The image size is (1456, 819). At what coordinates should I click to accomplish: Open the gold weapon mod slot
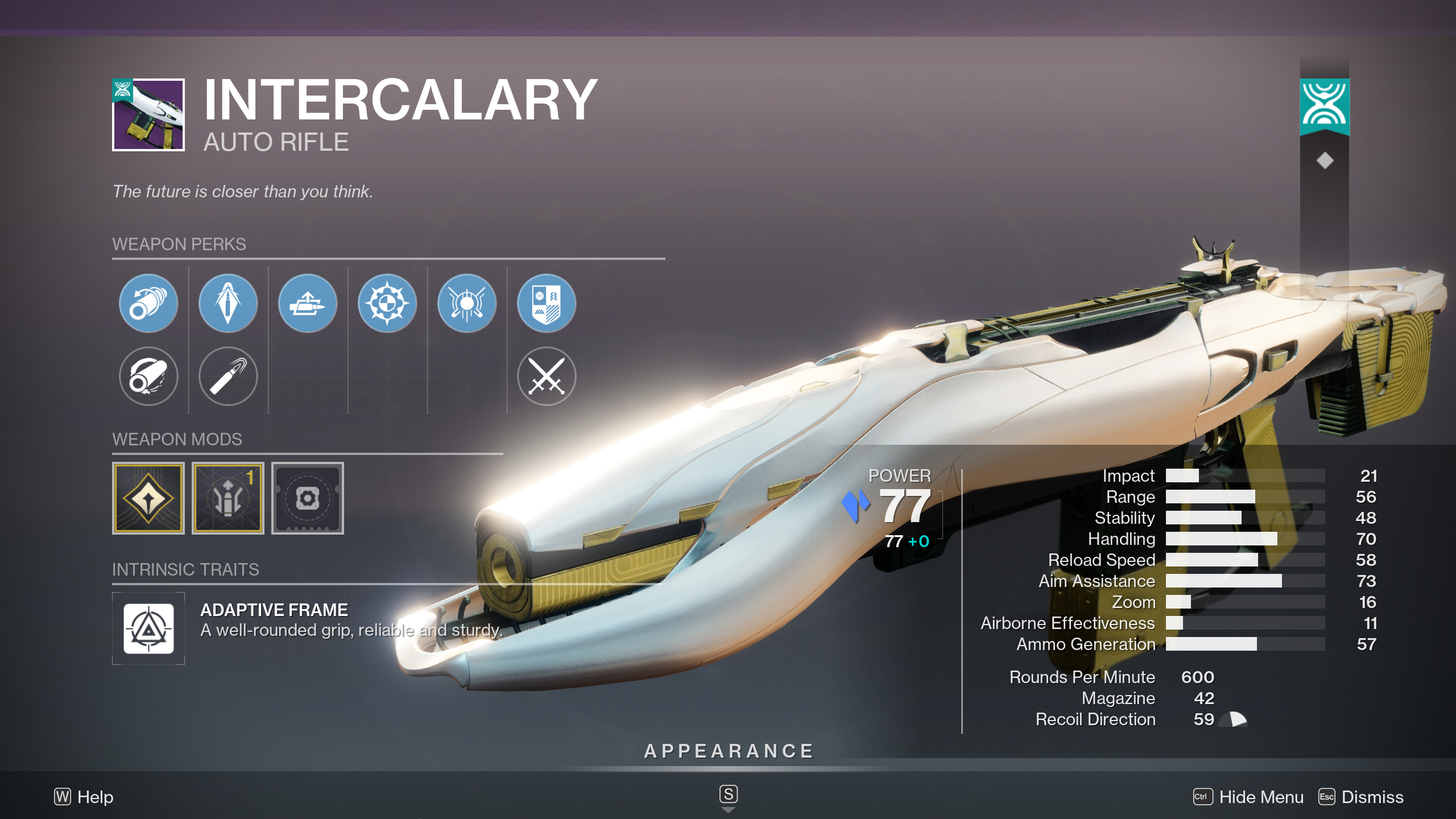coord(148,499)
